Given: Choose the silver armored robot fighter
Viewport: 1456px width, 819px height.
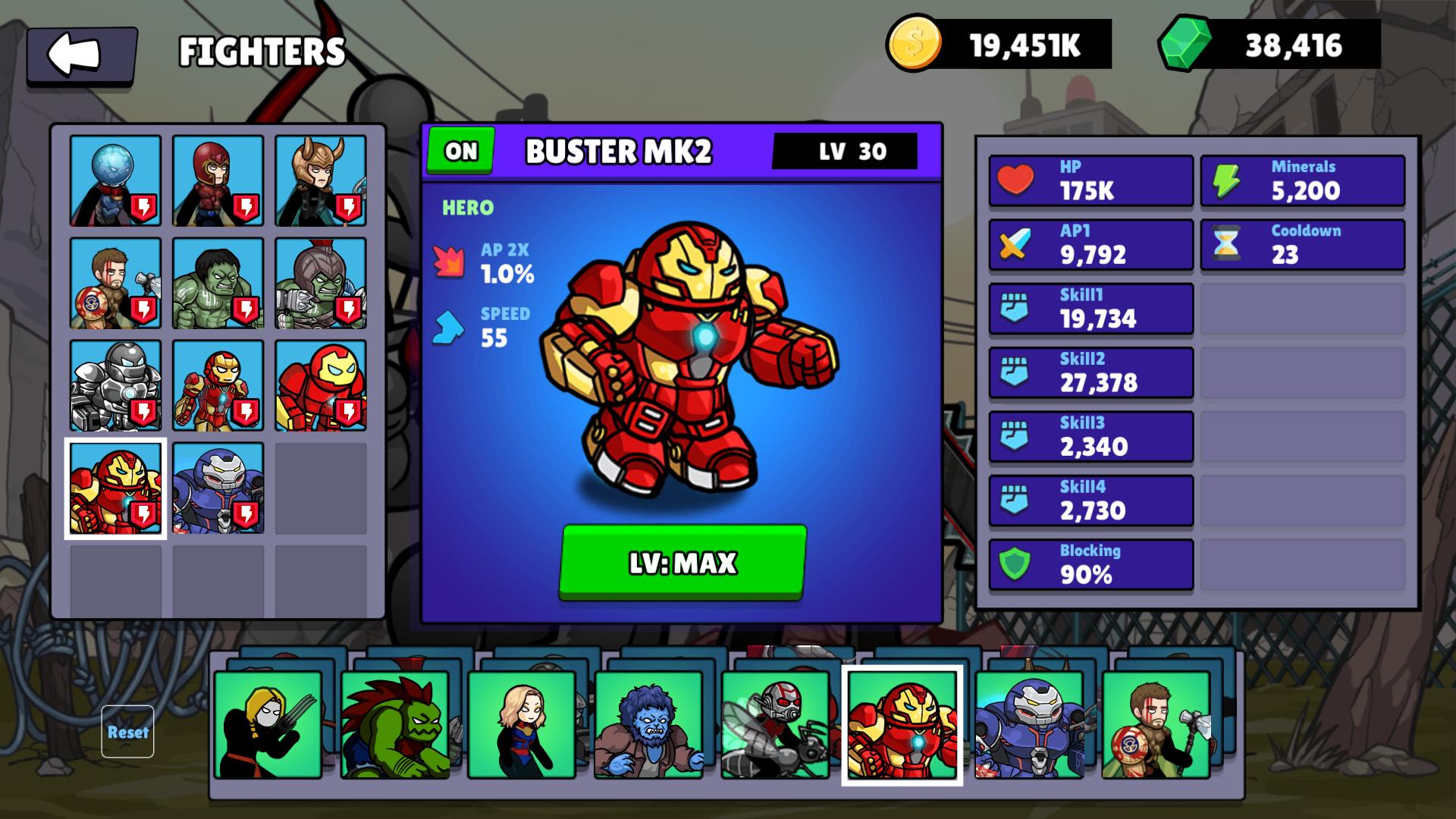Looking at the screenshot, I should tap(115, 385).
